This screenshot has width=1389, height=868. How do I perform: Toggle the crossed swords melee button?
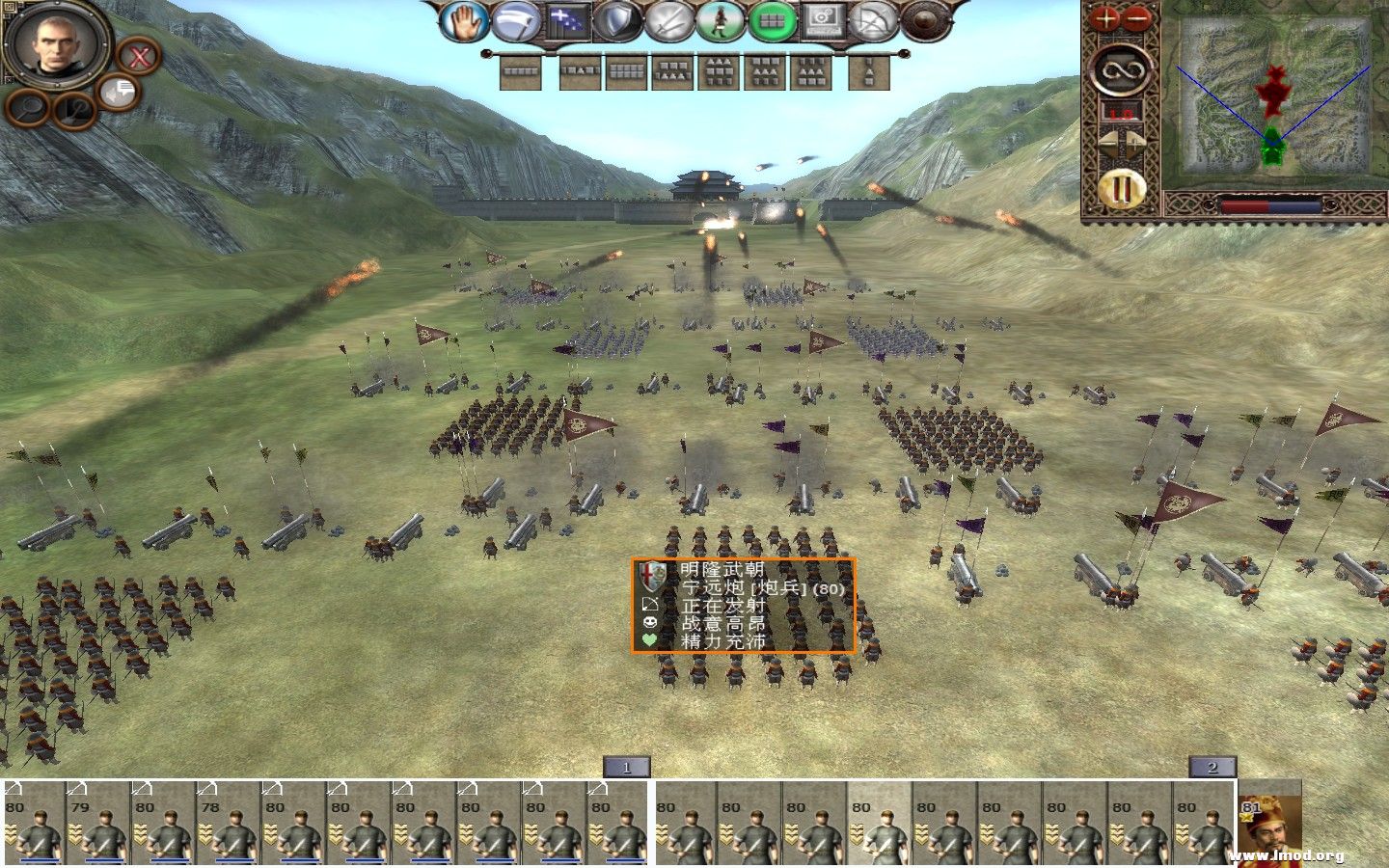tap(669, 21)
